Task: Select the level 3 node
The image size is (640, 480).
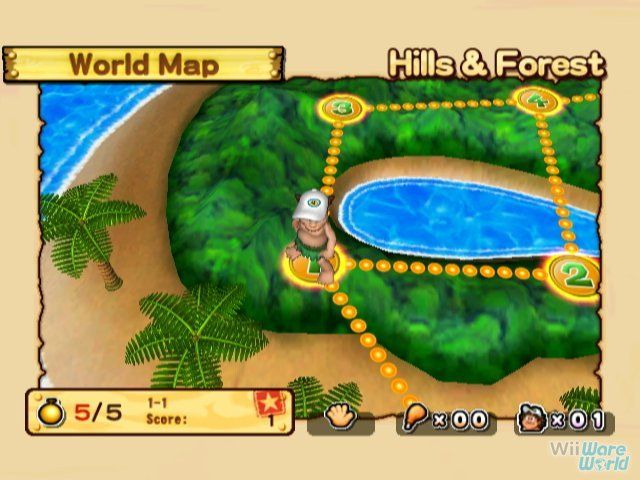Action: tap(343, 107)
